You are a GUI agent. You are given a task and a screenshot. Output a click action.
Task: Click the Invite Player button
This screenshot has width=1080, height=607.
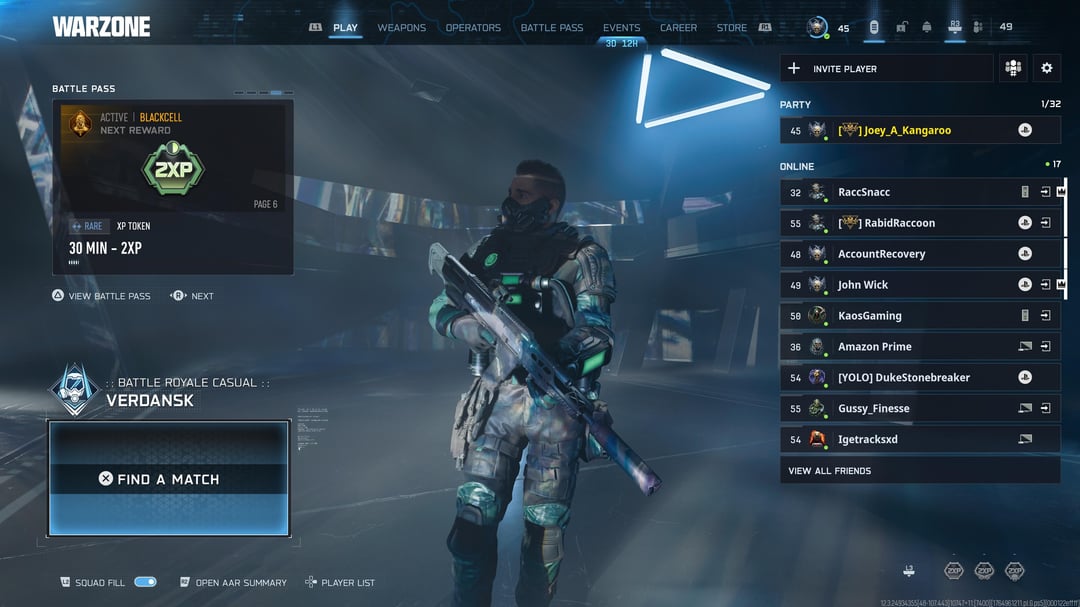(x=886, y=69)
